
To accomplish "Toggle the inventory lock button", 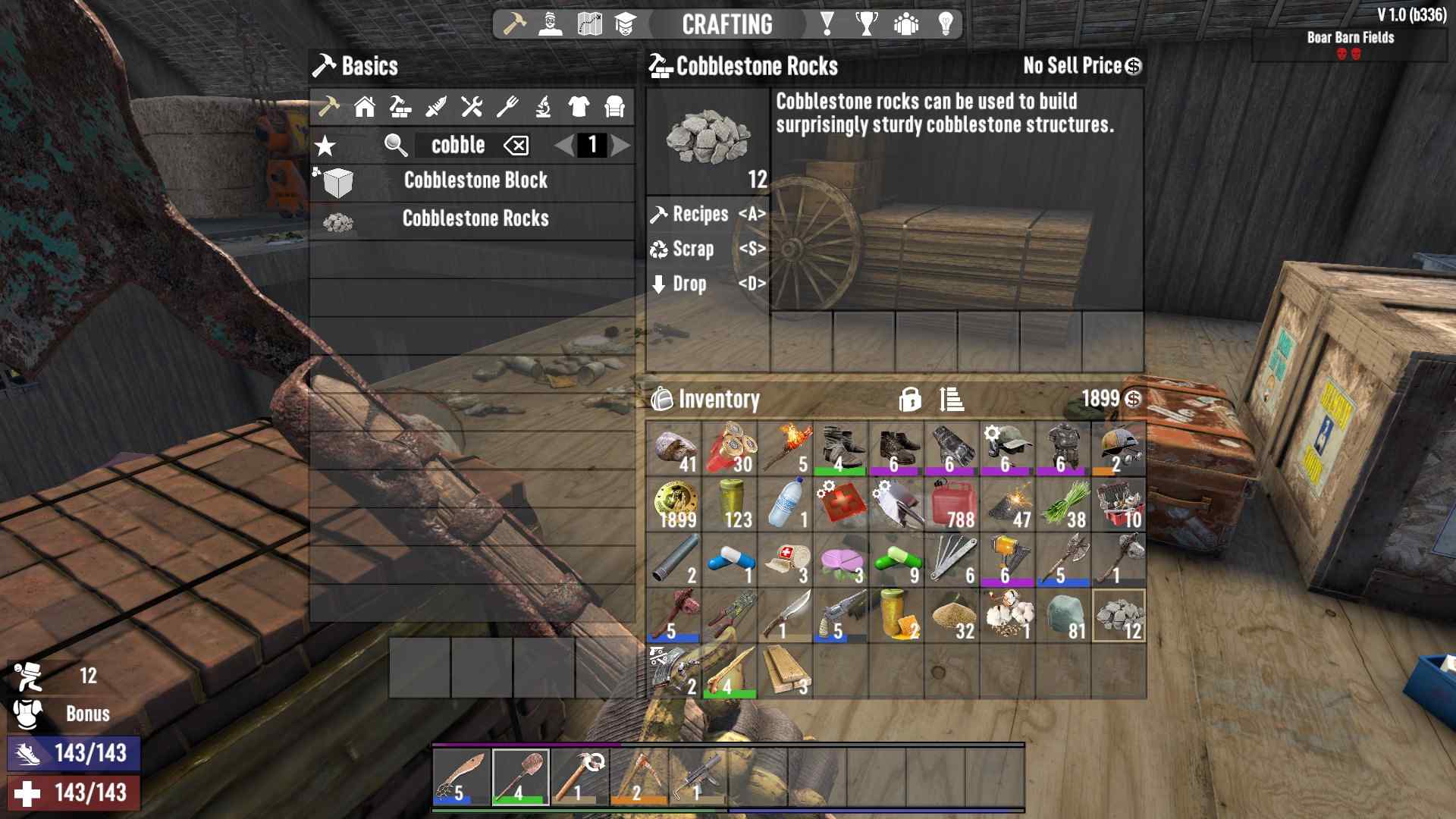I will (x=910, y=399).
